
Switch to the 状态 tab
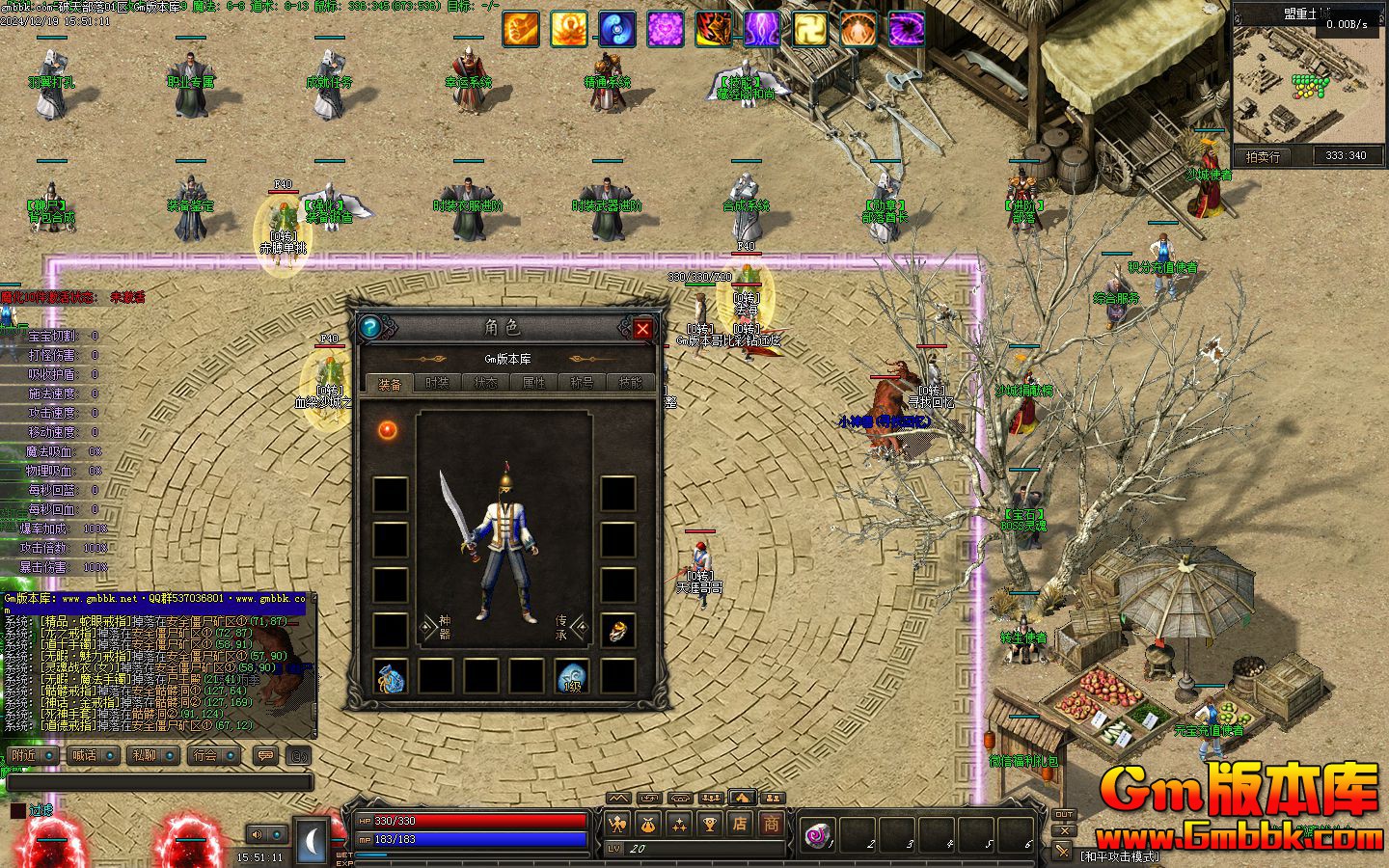485,383
